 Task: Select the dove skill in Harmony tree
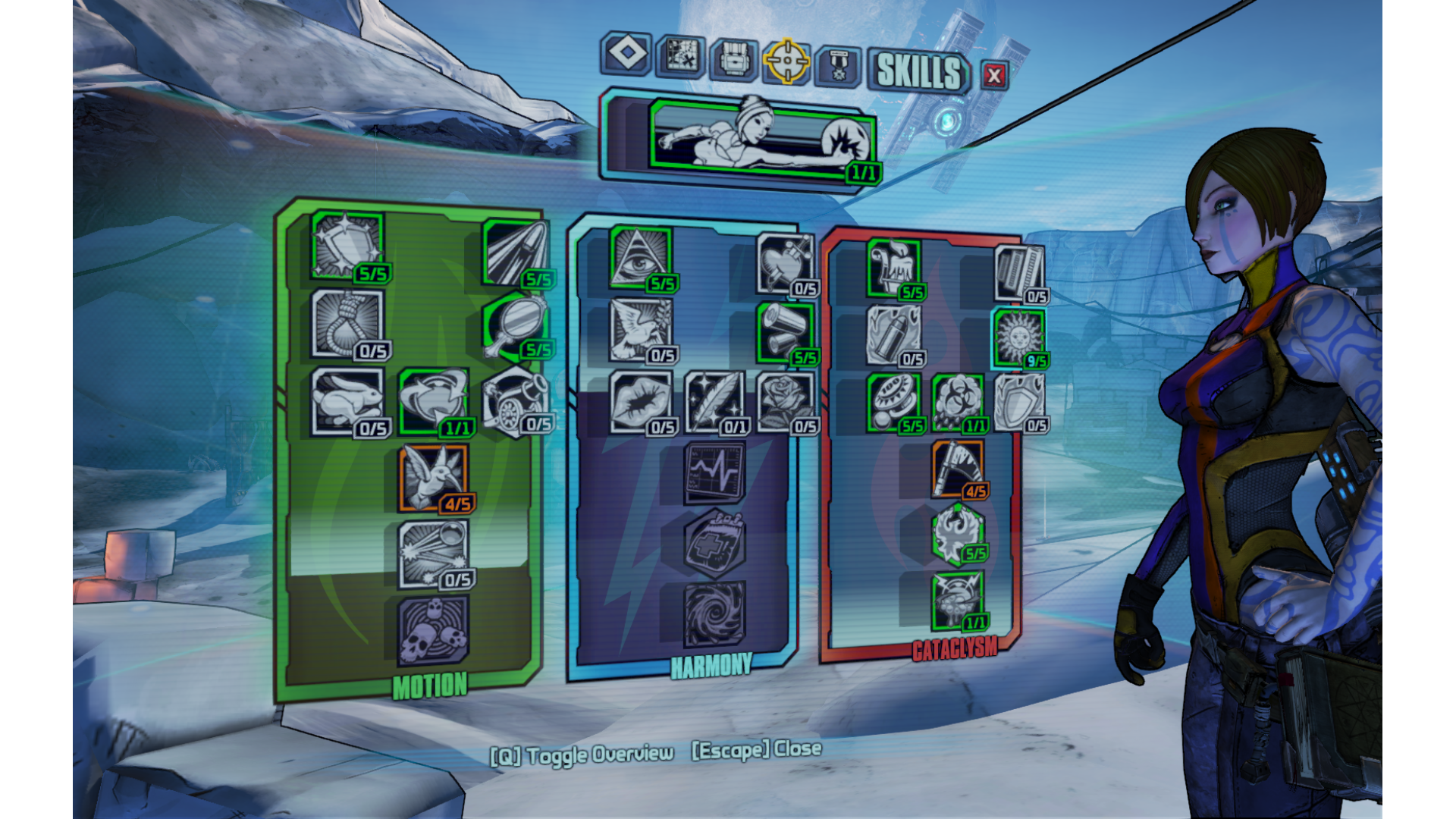640,328
